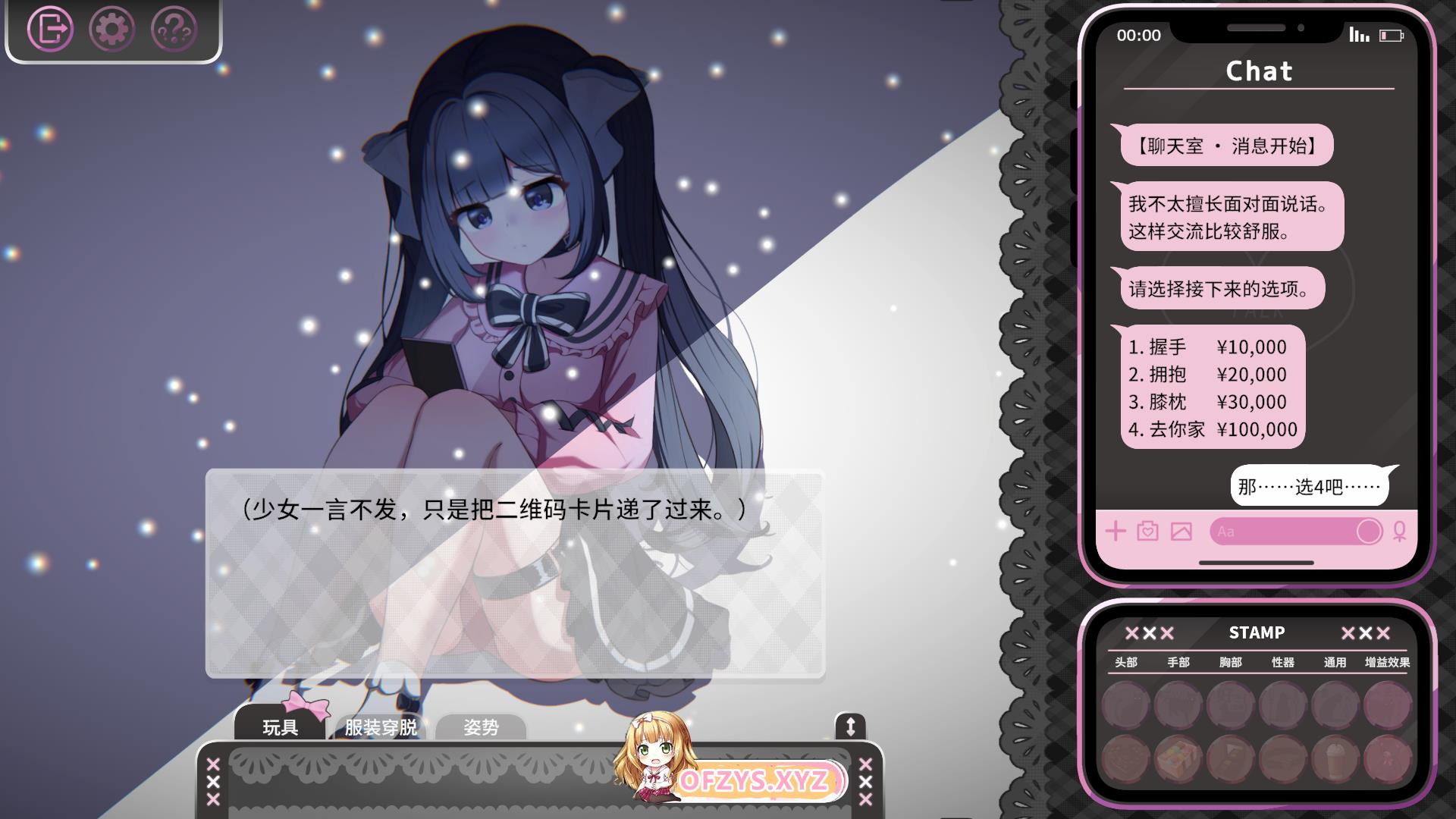Viewport: 1456px width, 819px height.
Task: Choose the 手部 stamp category
Action: pos(1178,662)
